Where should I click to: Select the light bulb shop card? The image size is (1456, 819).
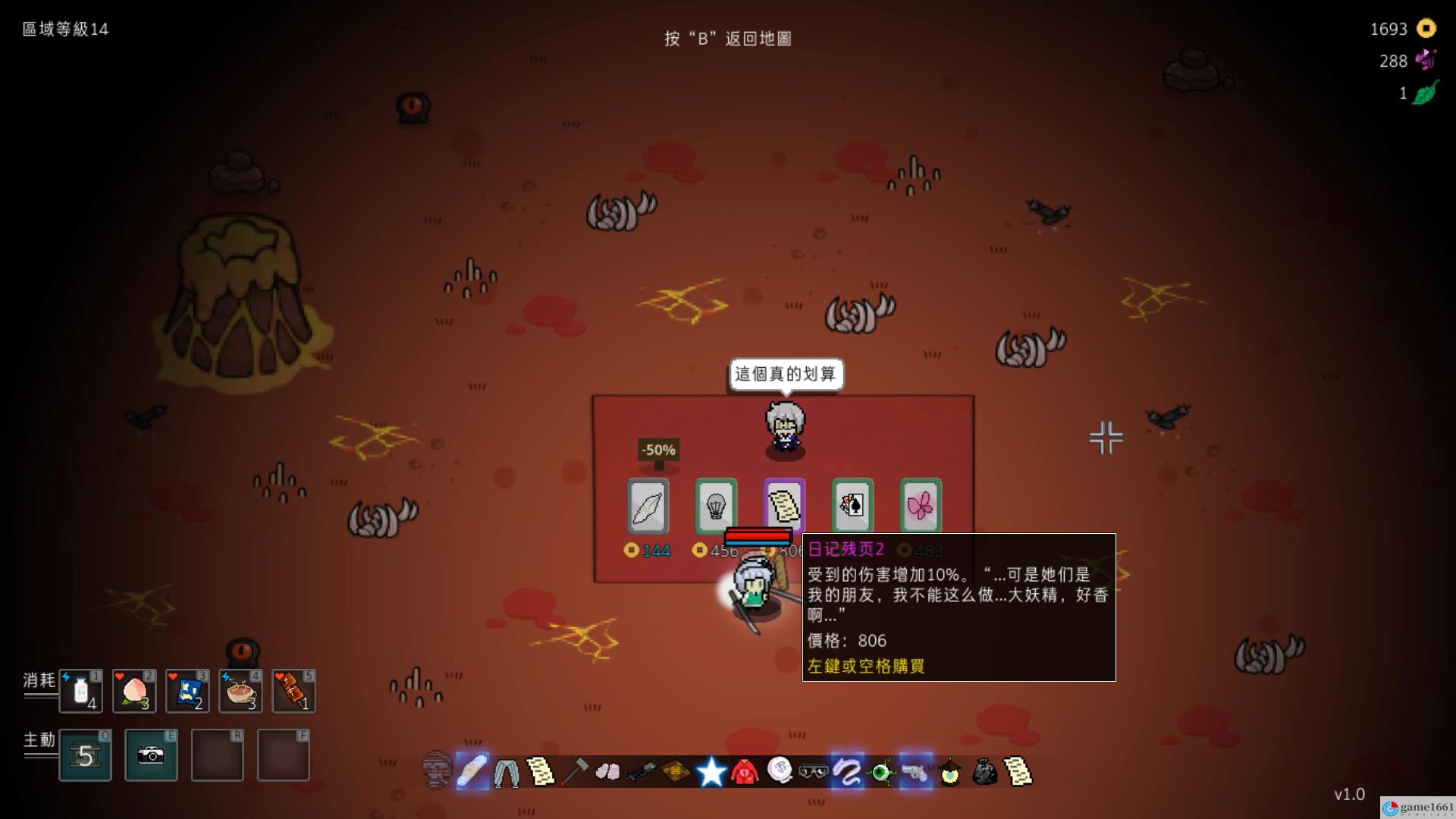pos(716,506)
